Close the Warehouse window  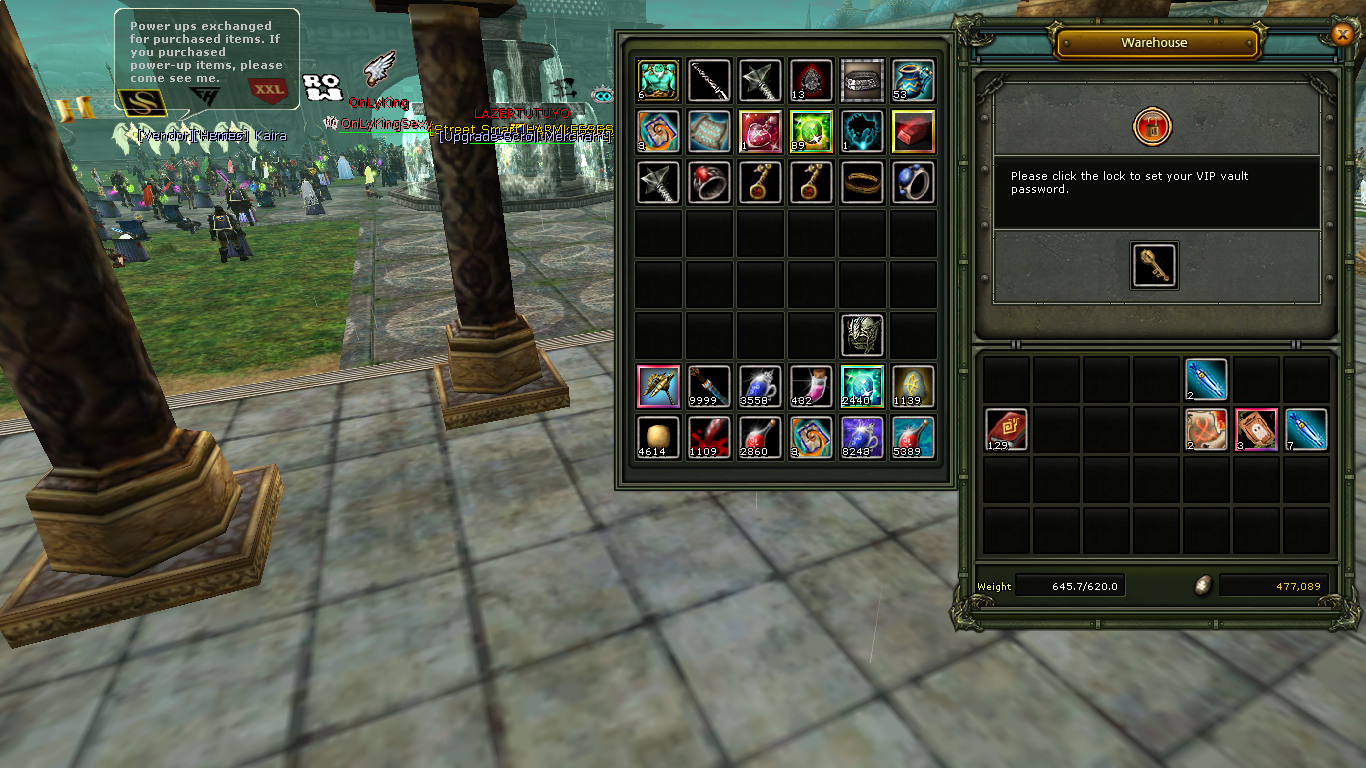click(x=1342, y=34)
